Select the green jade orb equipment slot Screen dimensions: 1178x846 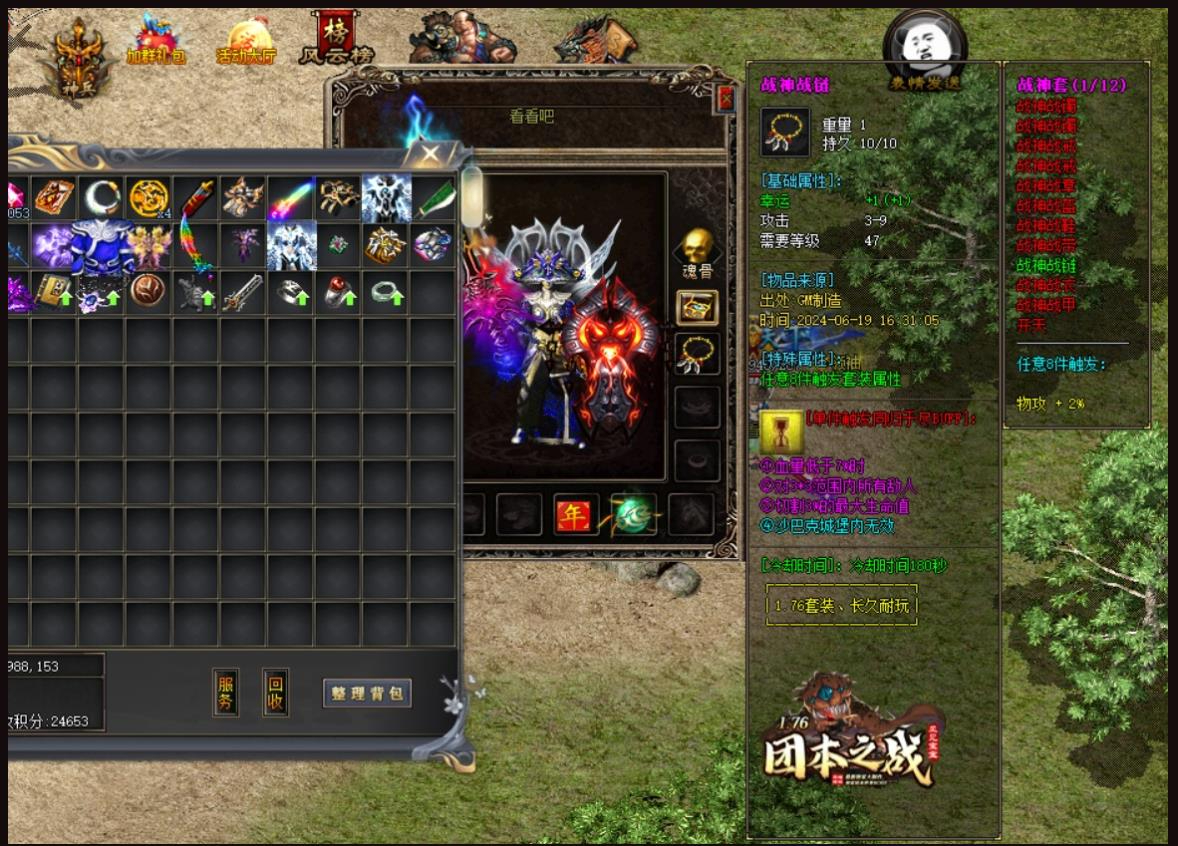[x=635, y=515]
